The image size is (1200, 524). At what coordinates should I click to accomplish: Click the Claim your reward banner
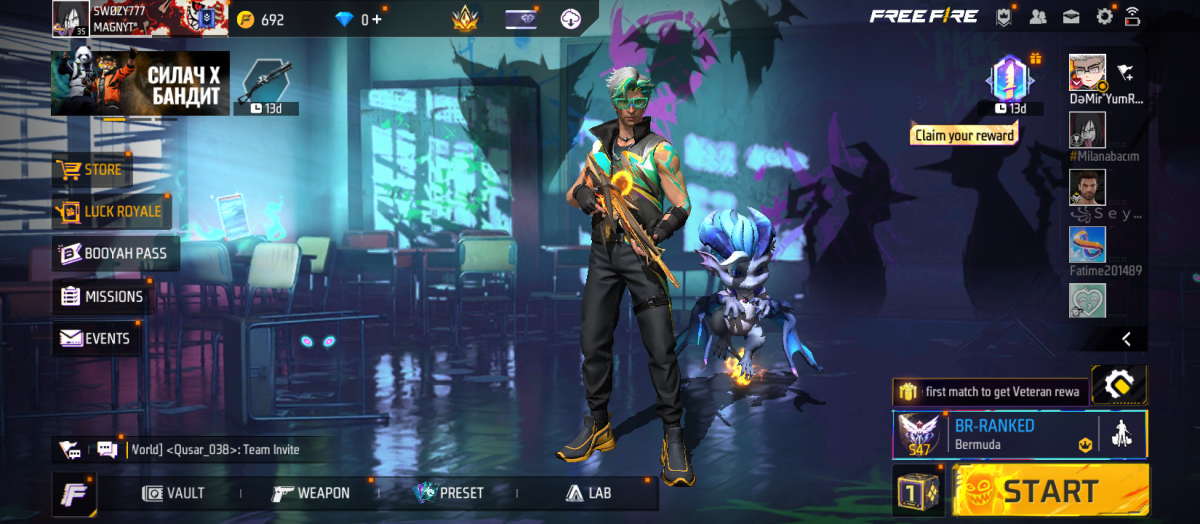click(963, 135)
